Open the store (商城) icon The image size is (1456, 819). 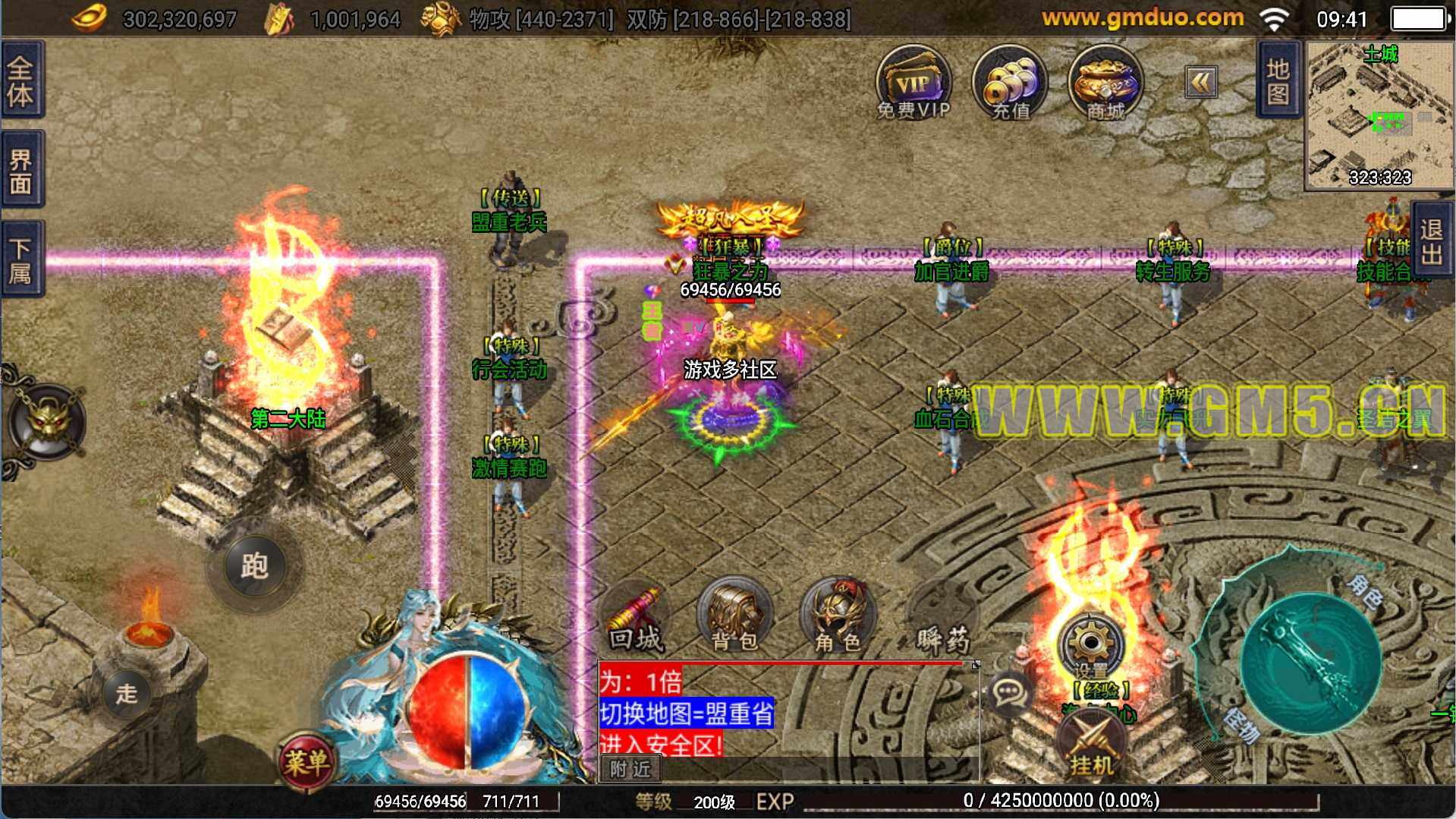[1105, 82]
